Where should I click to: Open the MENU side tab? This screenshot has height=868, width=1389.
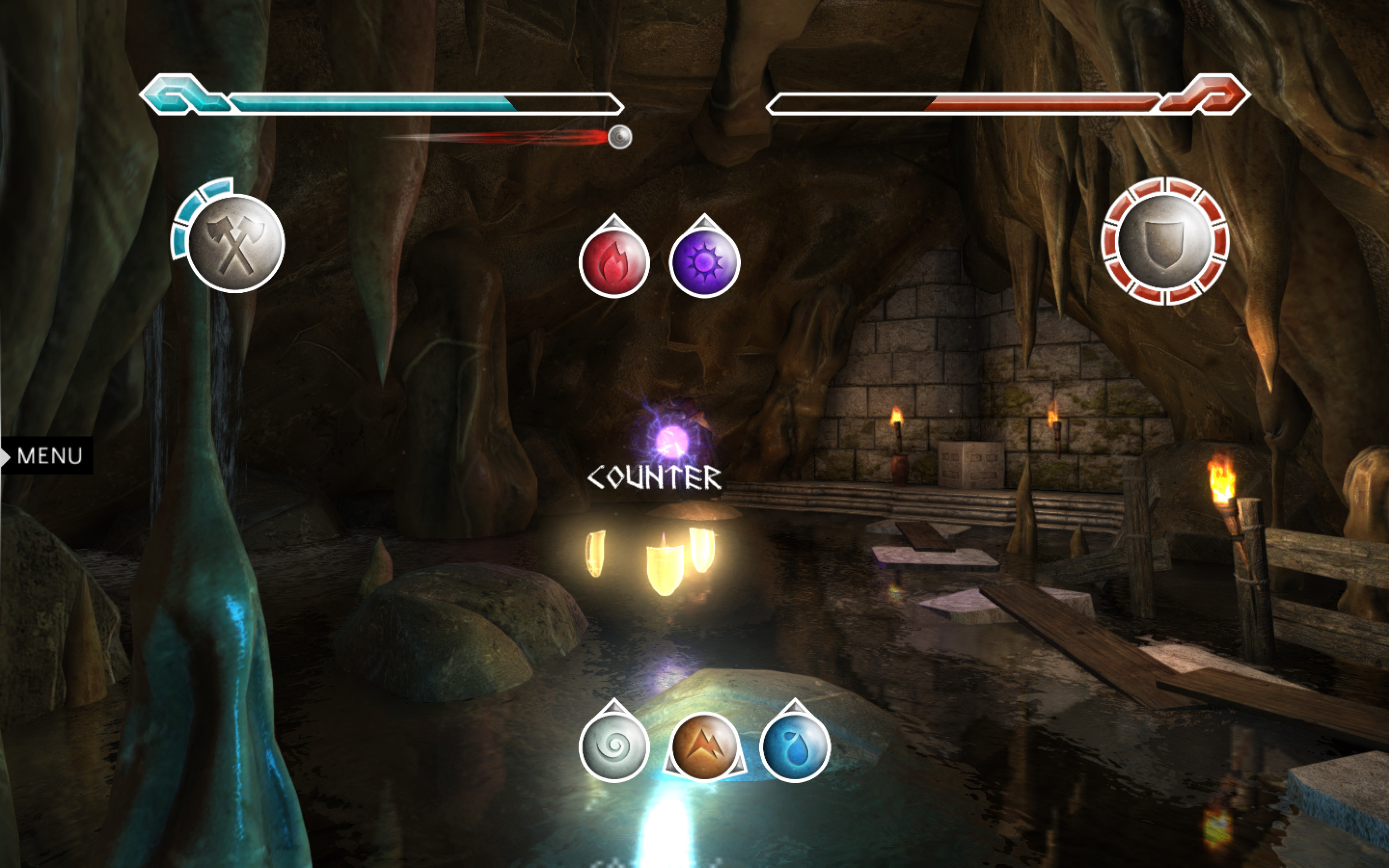(48, 456)
